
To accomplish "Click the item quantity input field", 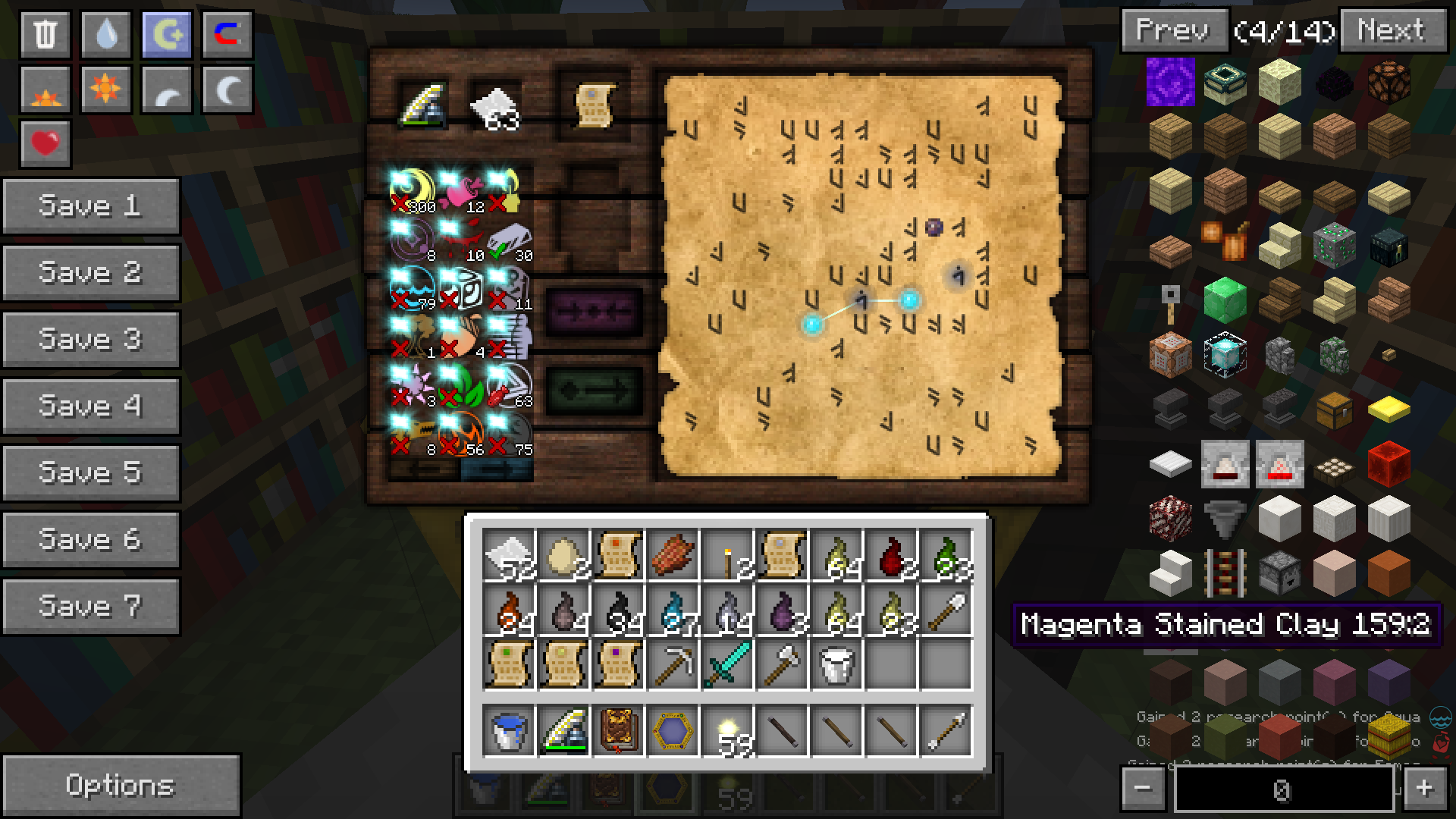I will coord(1283,789).
